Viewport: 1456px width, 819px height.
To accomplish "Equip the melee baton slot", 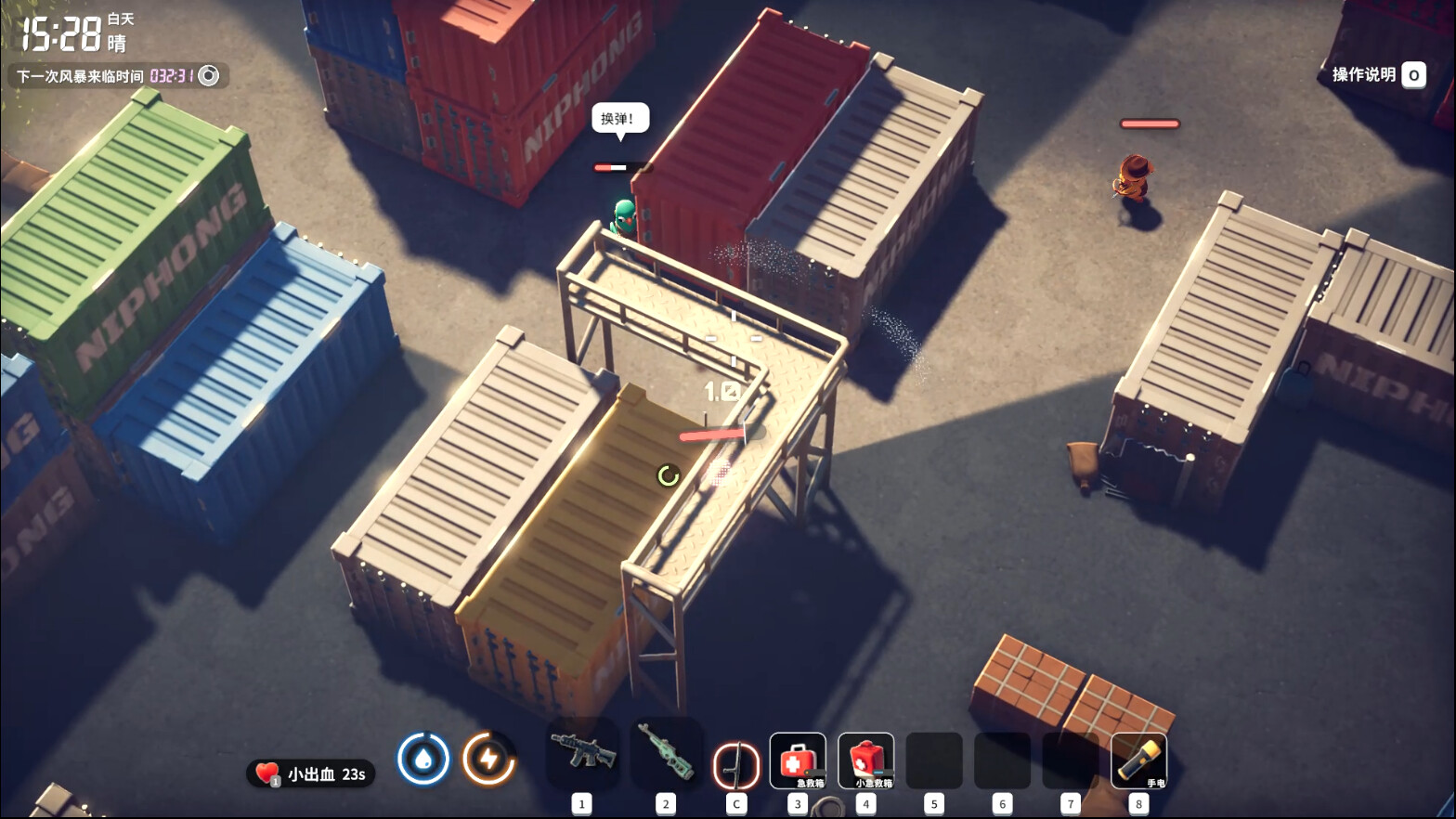I will 735,764.
